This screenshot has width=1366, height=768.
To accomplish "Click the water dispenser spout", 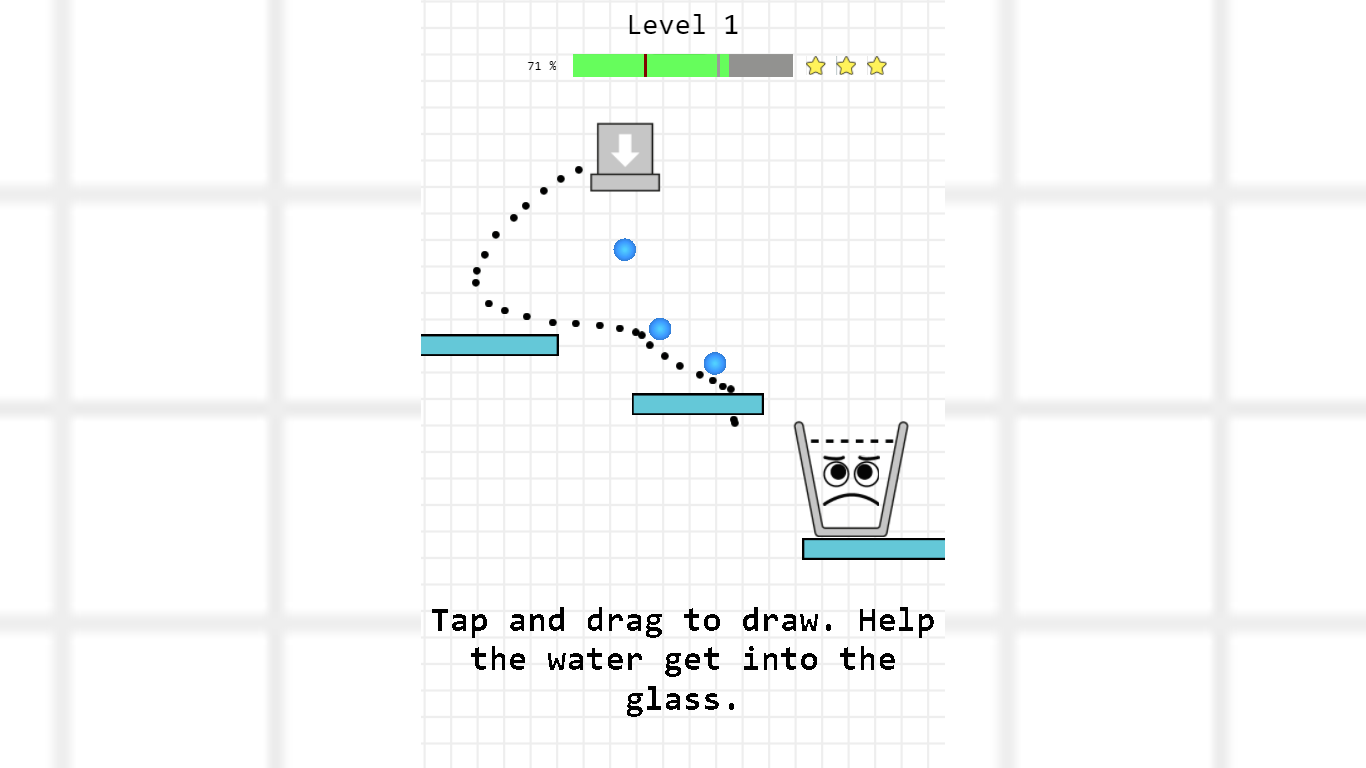I will click(624, 181).
